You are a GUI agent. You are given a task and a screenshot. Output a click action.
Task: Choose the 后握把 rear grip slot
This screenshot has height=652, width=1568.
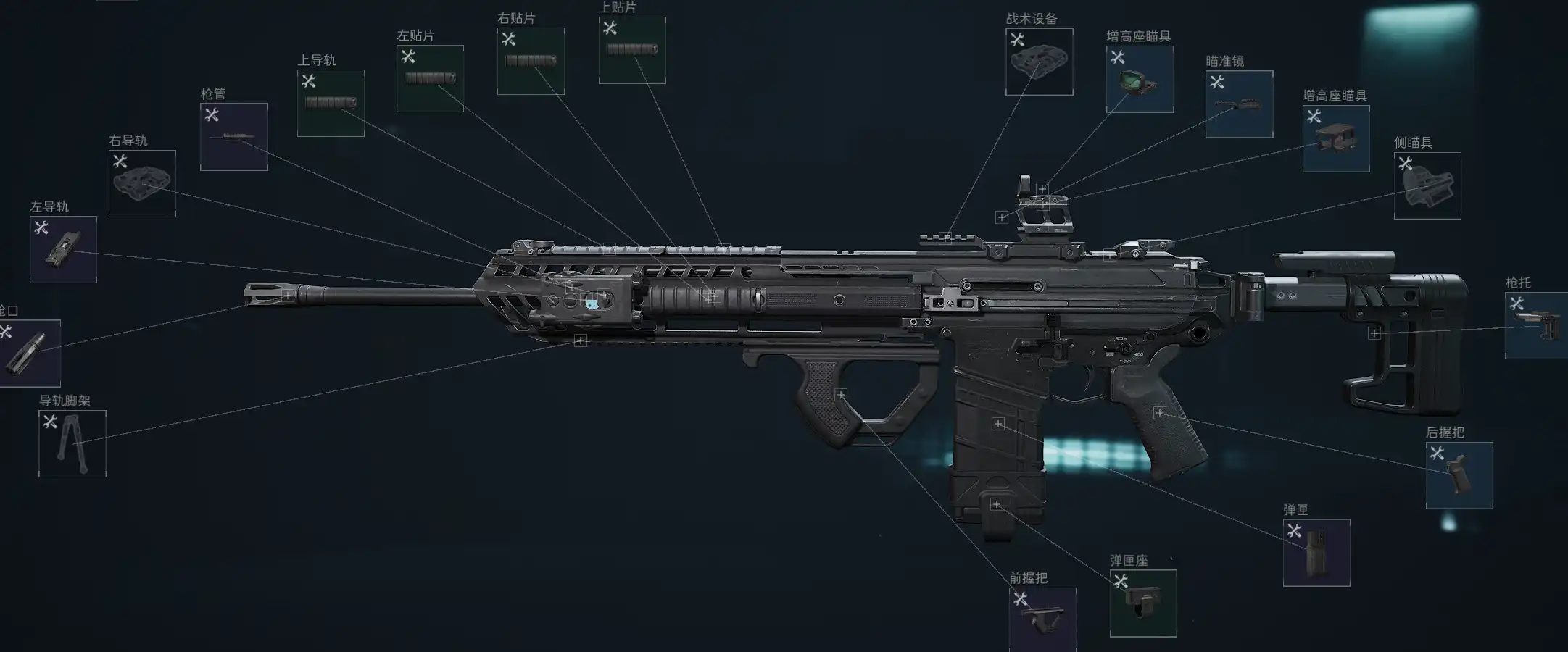[1459, 475]
